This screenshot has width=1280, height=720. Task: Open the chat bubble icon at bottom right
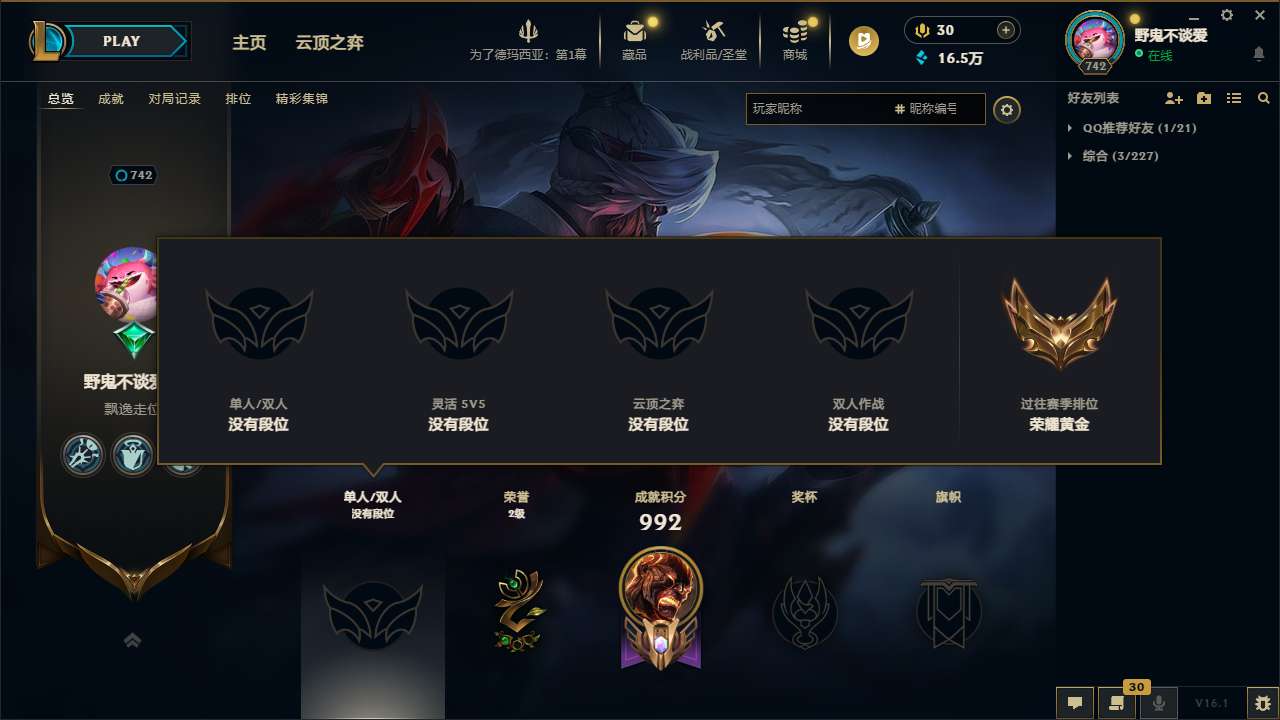point(1075,703)
